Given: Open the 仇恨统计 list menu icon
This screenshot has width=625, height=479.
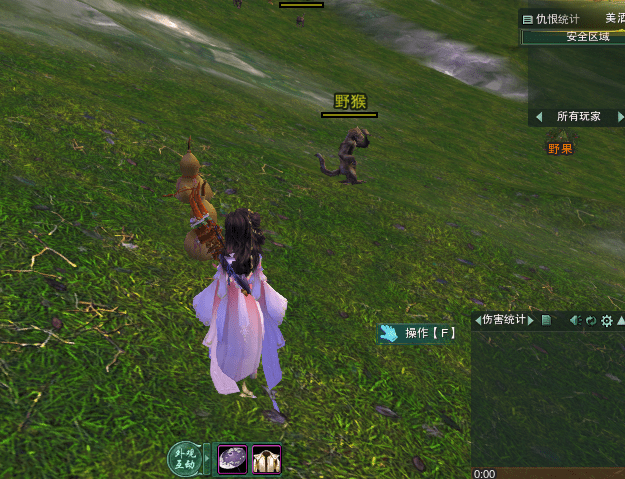Looking at the screenshot, I should (x=527, y=18).
